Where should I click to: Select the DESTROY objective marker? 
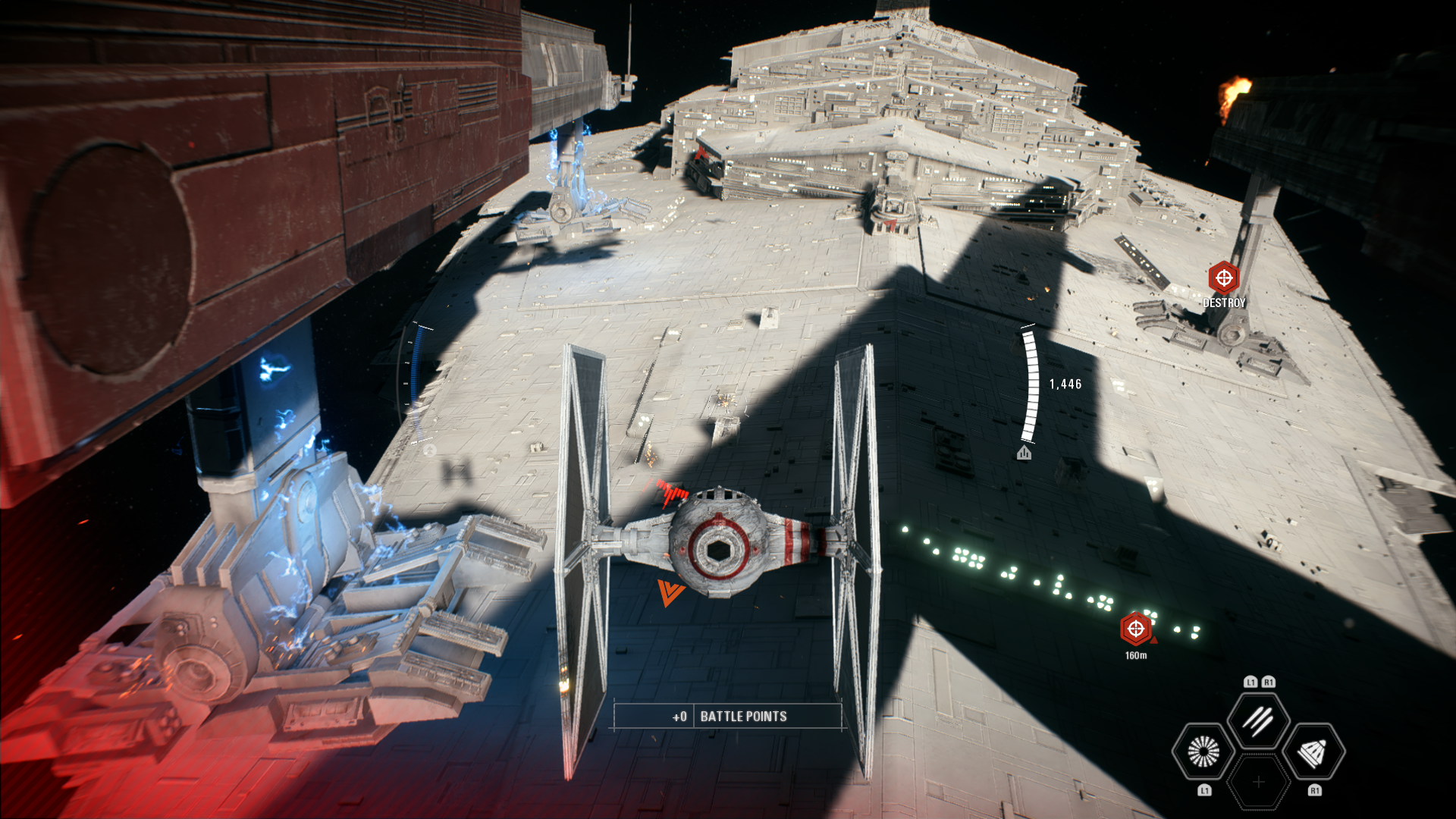[1223, 278]
